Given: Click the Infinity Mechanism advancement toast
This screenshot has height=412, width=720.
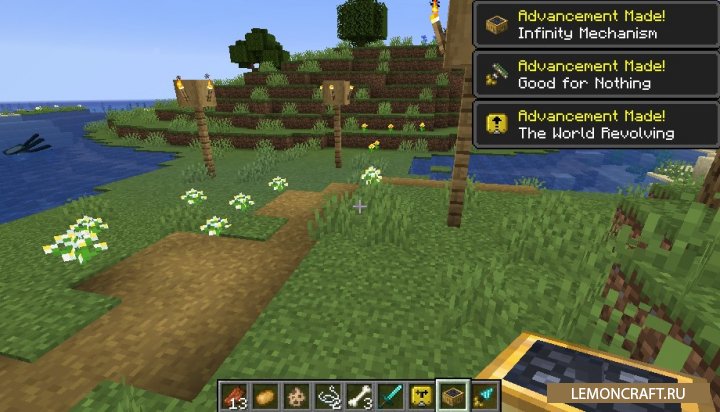Looking at the screenshot, I should (x=596, y=24).
